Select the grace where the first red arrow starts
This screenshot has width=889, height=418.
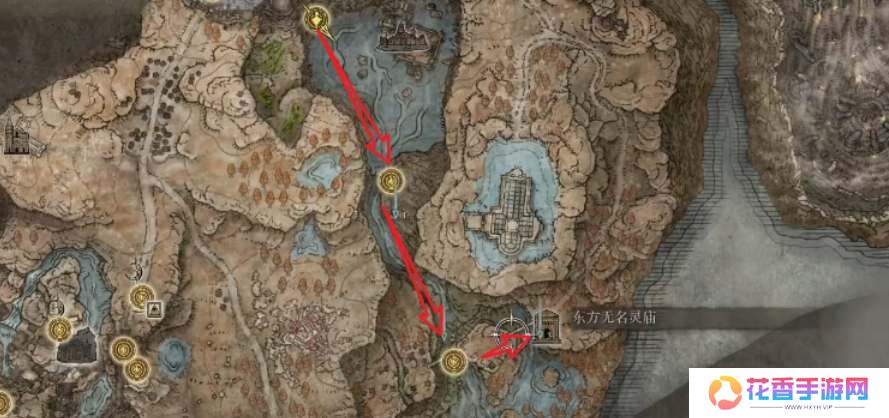point(318,17)
